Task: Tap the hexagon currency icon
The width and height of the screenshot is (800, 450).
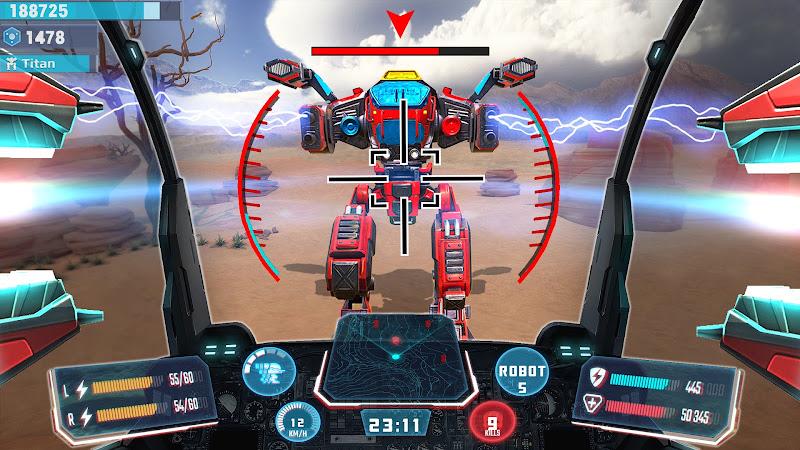Action: [11, 36]
